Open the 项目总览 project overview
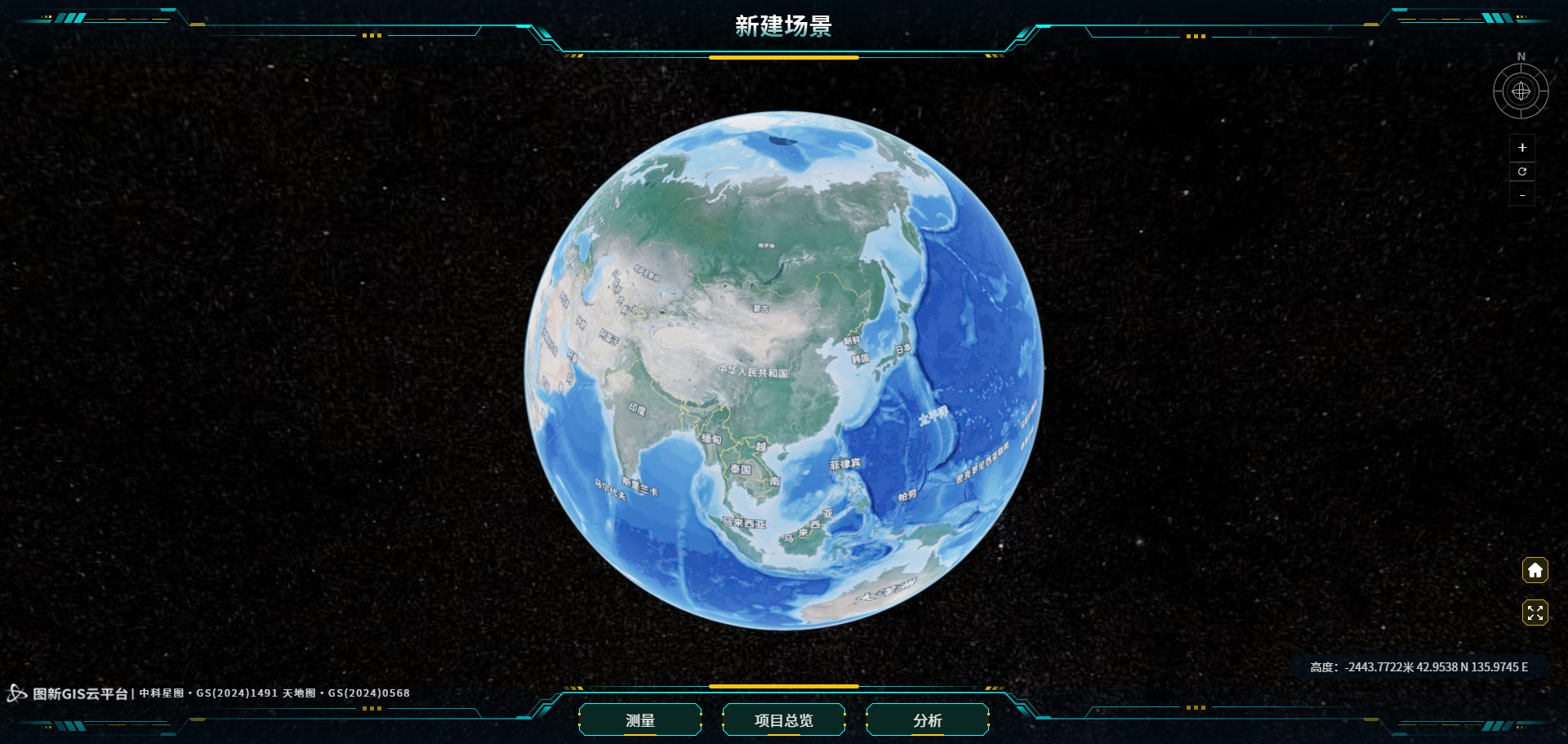 [783, 720]
